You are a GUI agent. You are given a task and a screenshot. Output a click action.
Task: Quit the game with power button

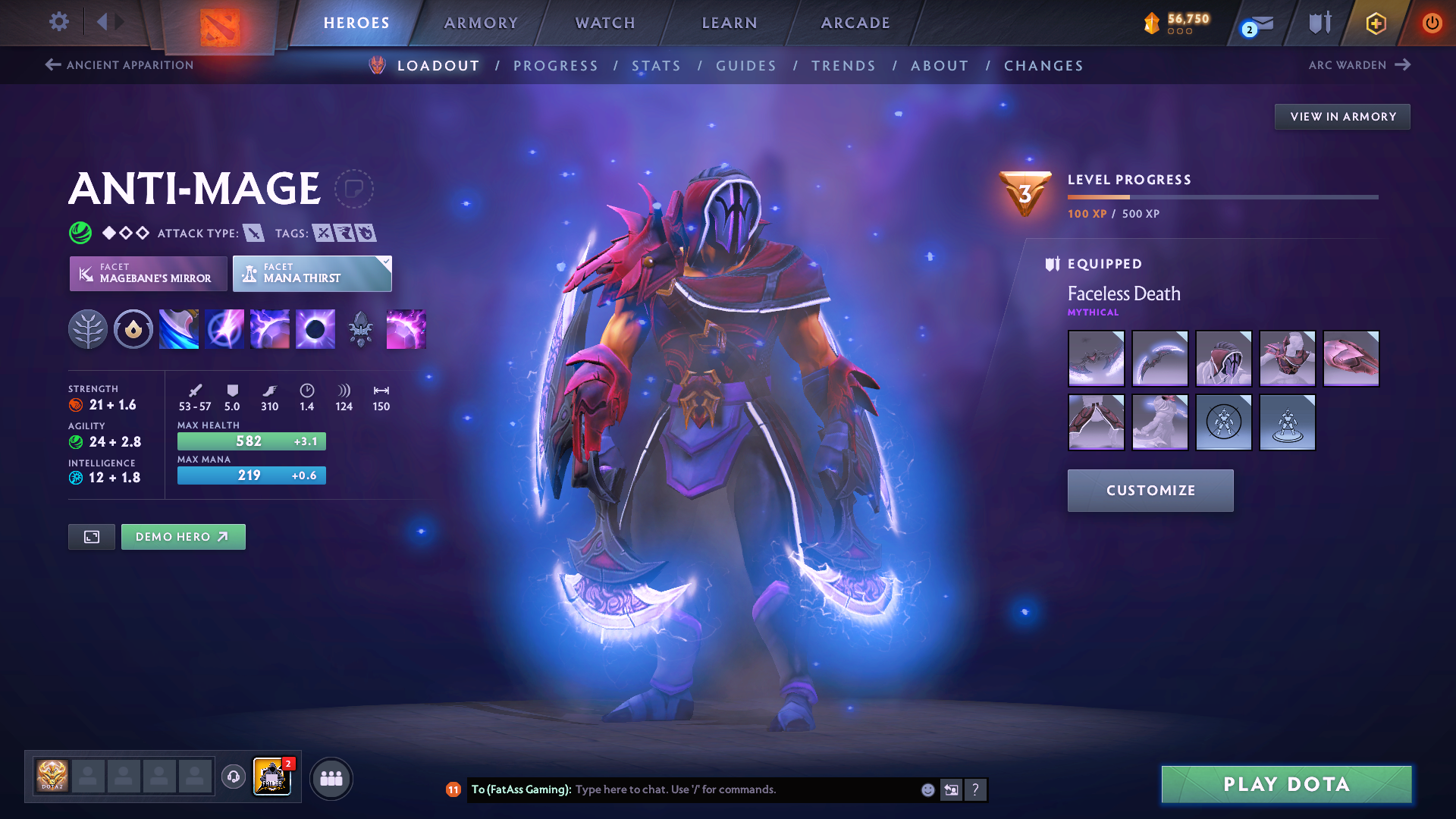click(1432, 23)
